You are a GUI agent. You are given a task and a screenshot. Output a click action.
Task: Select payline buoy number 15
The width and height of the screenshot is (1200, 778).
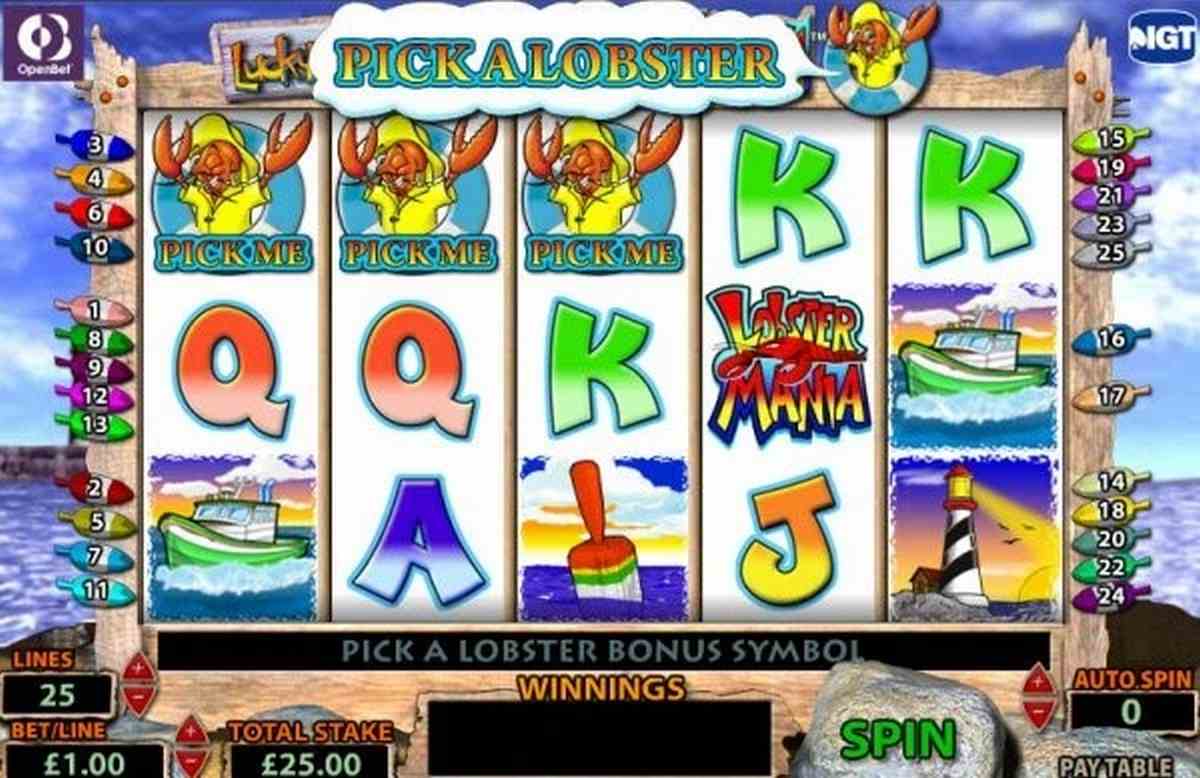(x=1109, y=140)
